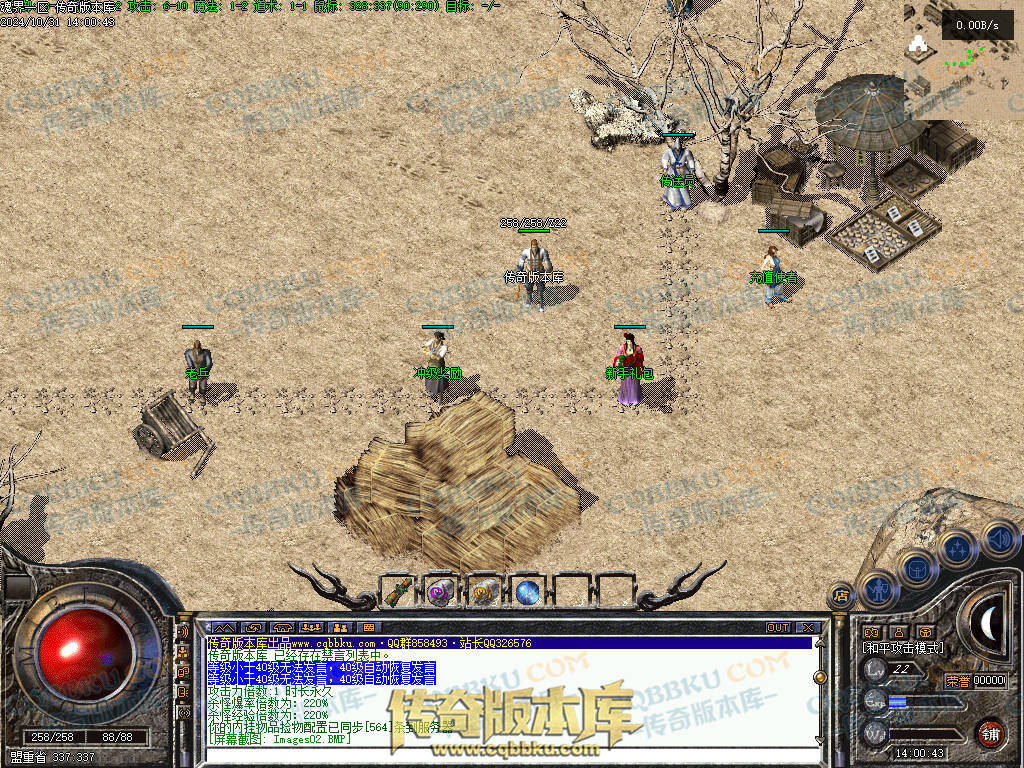Use the purple swirl scroll belt item
1024x768 pixels.
pos(441,592)
